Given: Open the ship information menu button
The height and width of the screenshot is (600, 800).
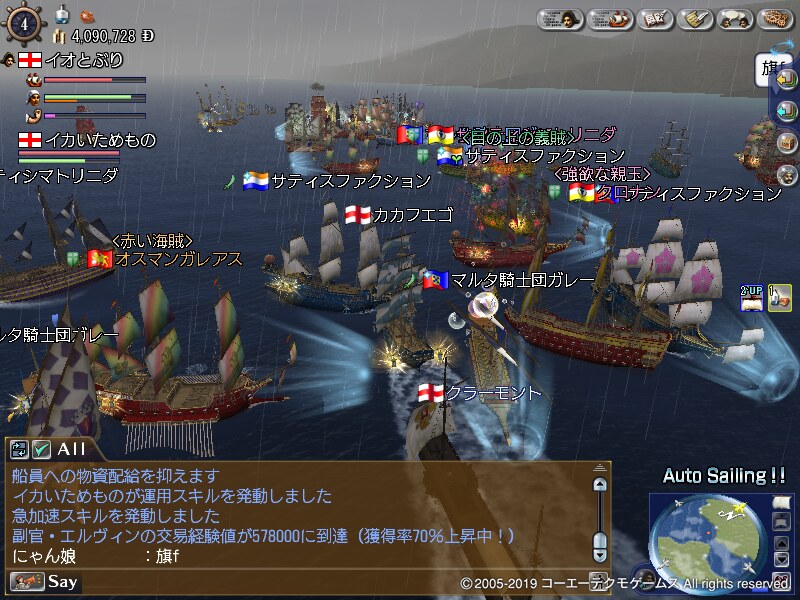Looking at the screenshot, I should pyautogui.click(x=608, y=19).
